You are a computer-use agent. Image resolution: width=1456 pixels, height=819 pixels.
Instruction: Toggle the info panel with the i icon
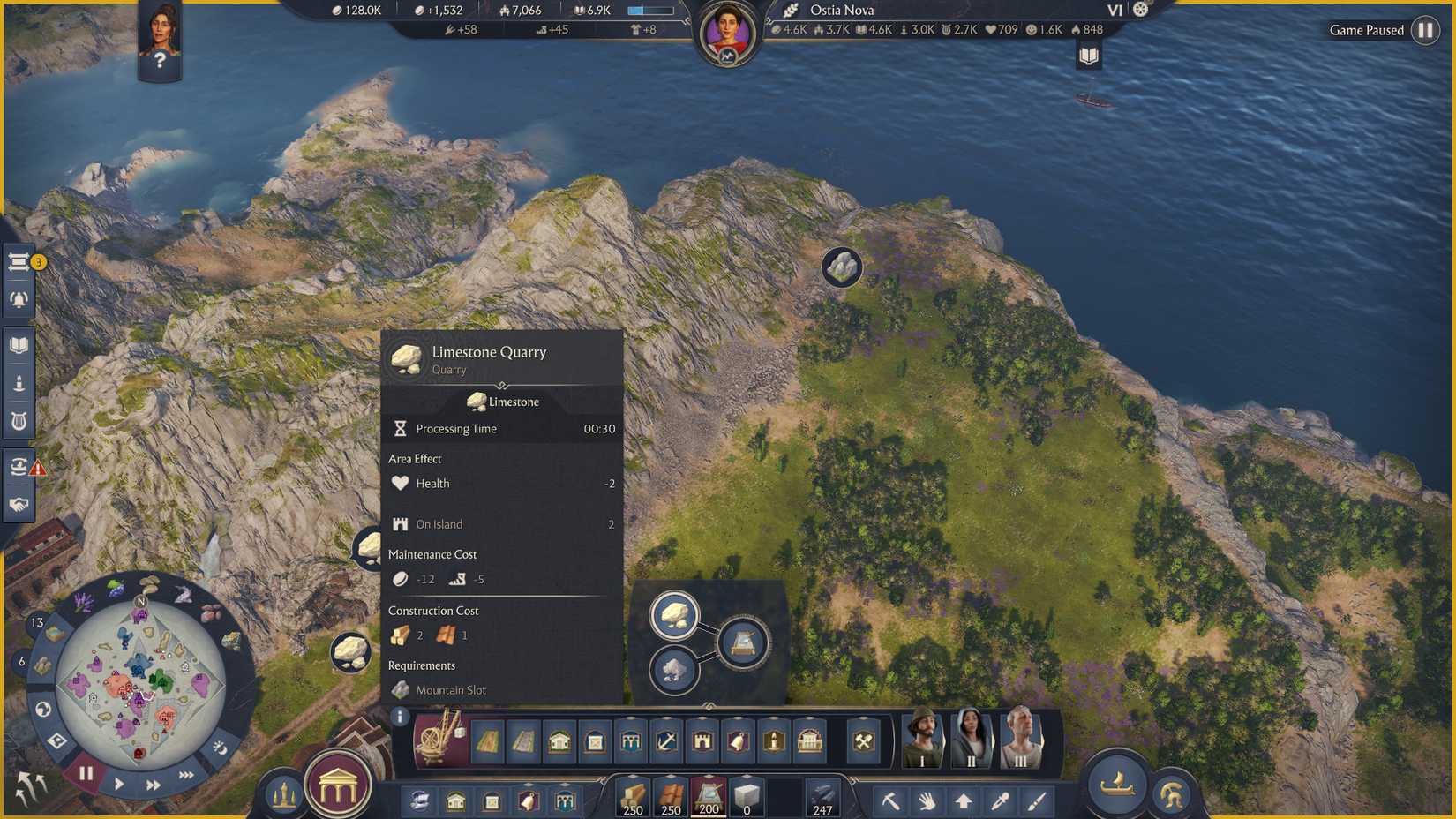[400, 715]
